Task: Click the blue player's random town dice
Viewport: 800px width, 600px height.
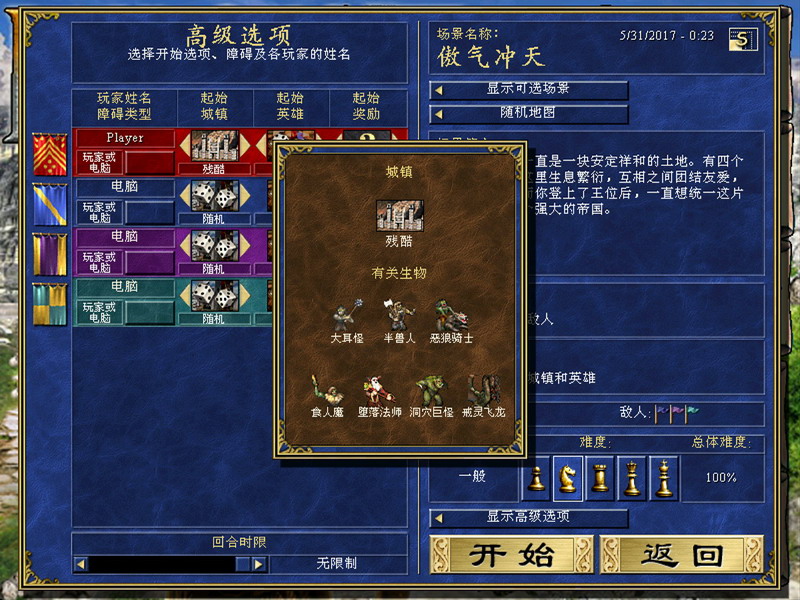Action: (213, 195)
